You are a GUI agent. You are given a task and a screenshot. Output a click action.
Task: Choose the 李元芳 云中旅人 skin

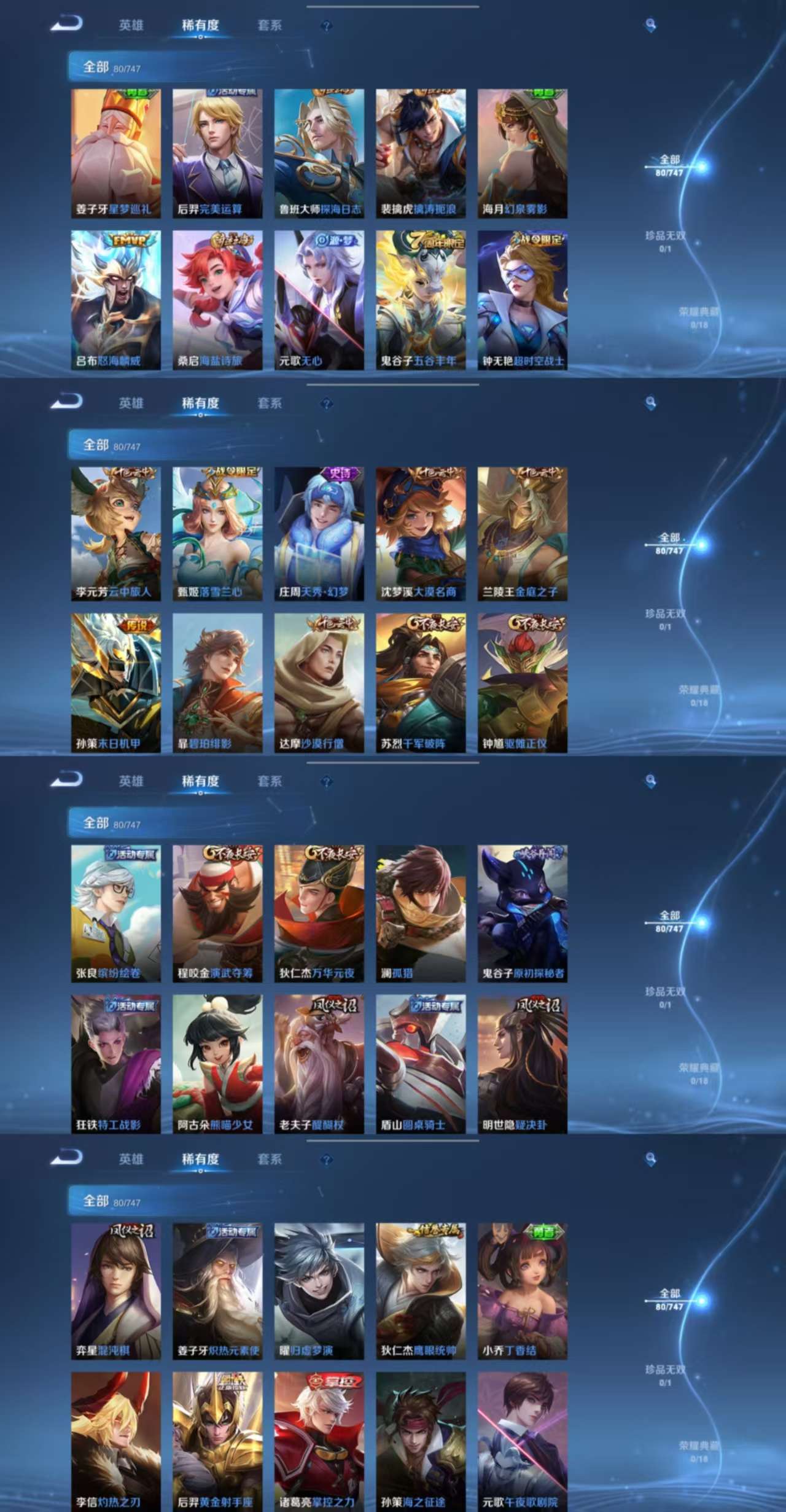tap(115, 534)
